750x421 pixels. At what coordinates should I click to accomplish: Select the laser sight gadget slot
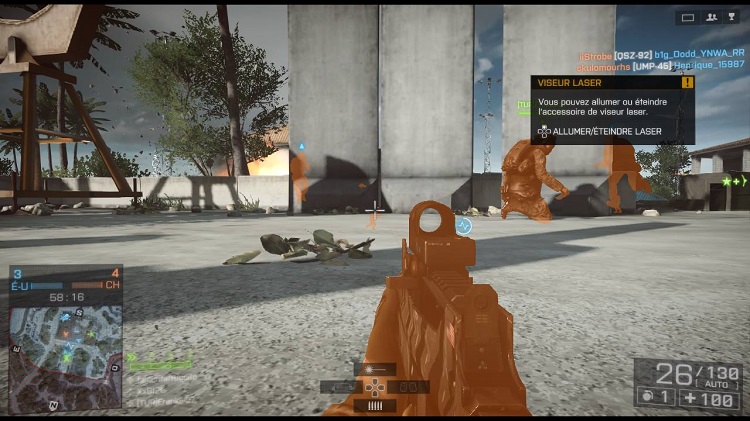click(374, 369)
